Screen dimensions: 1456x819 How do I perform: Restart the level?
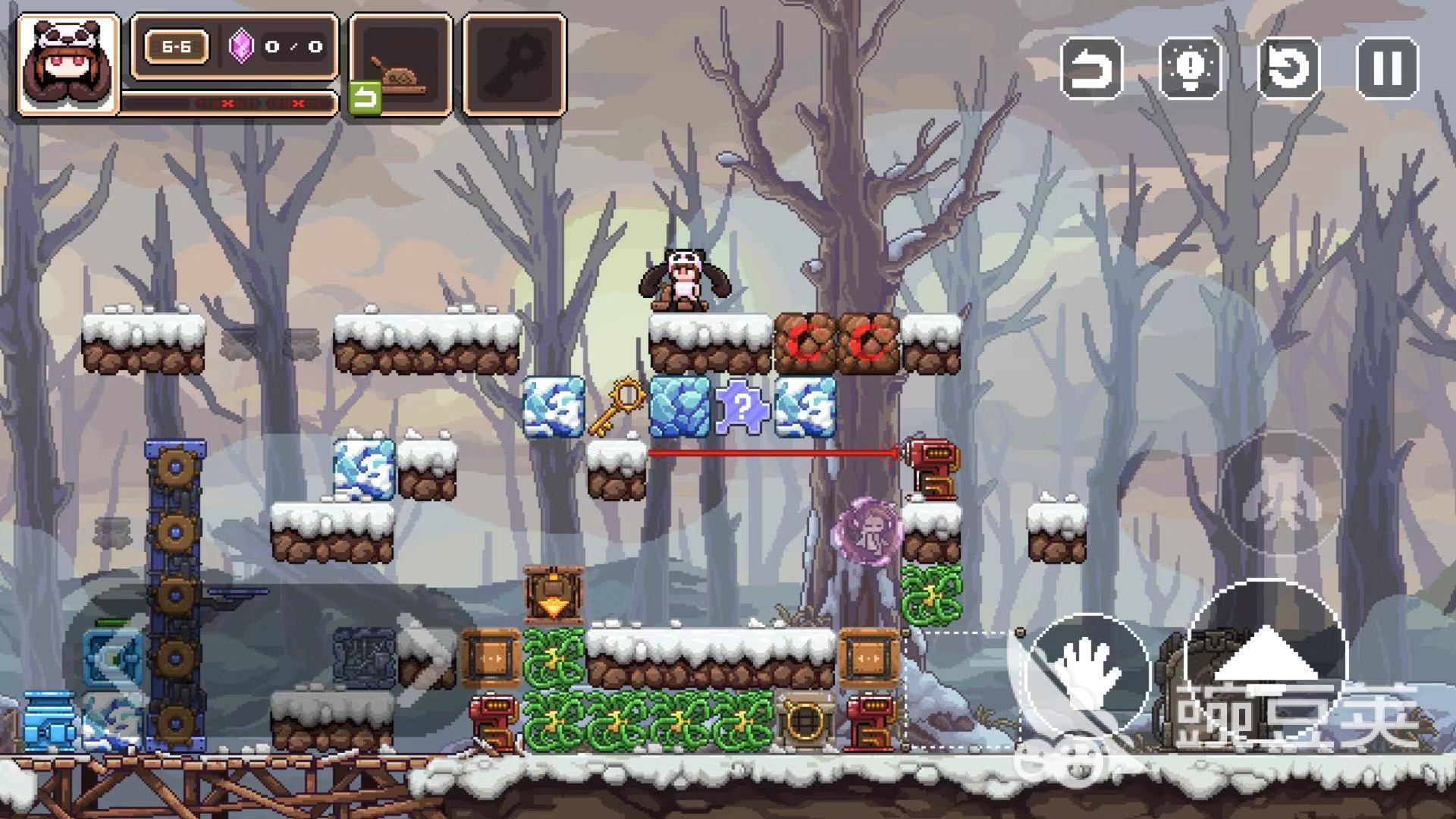(1288, 69)
